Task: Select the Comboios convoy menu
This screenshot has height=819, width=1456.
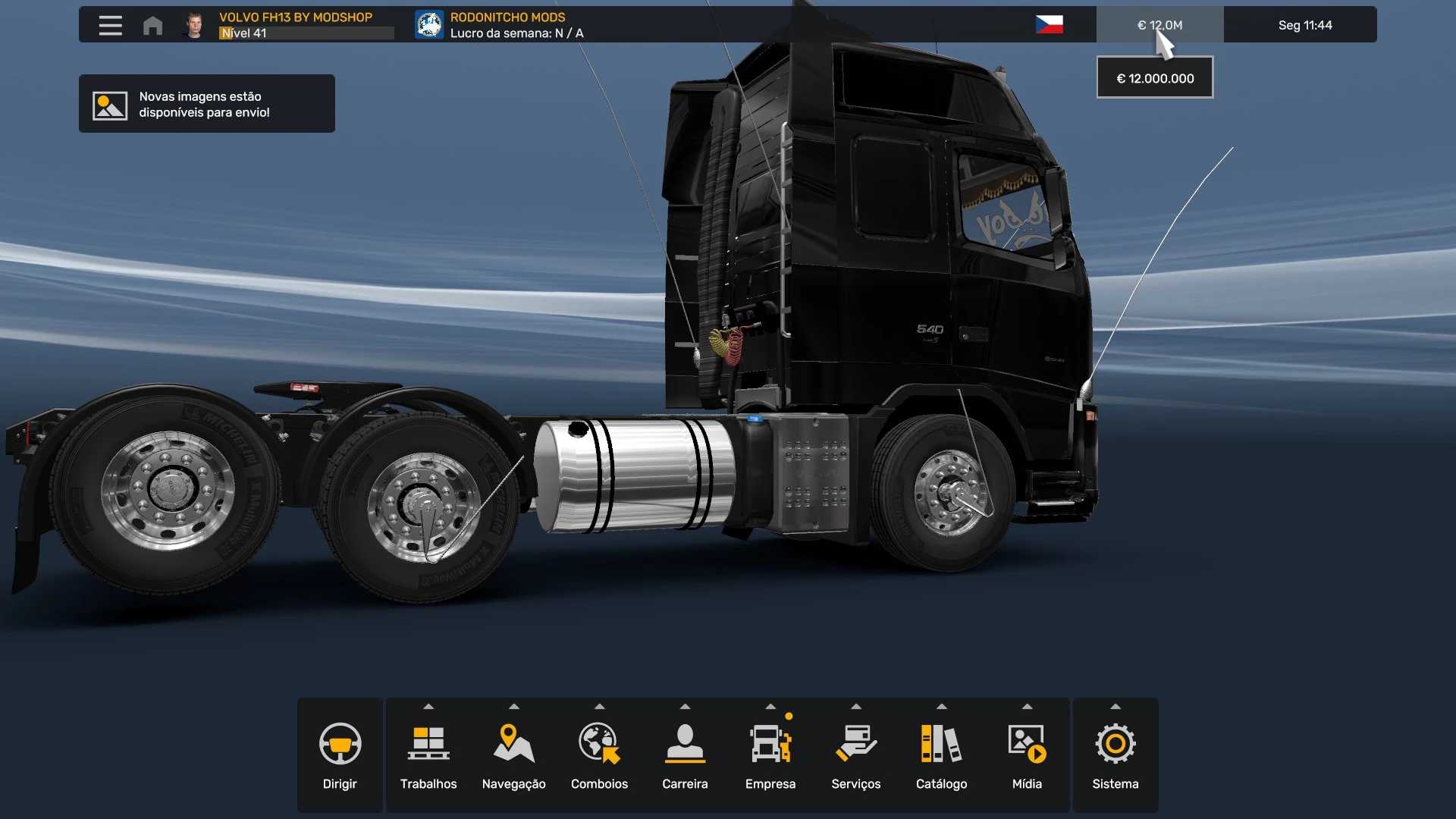Action: pos(599,755)
